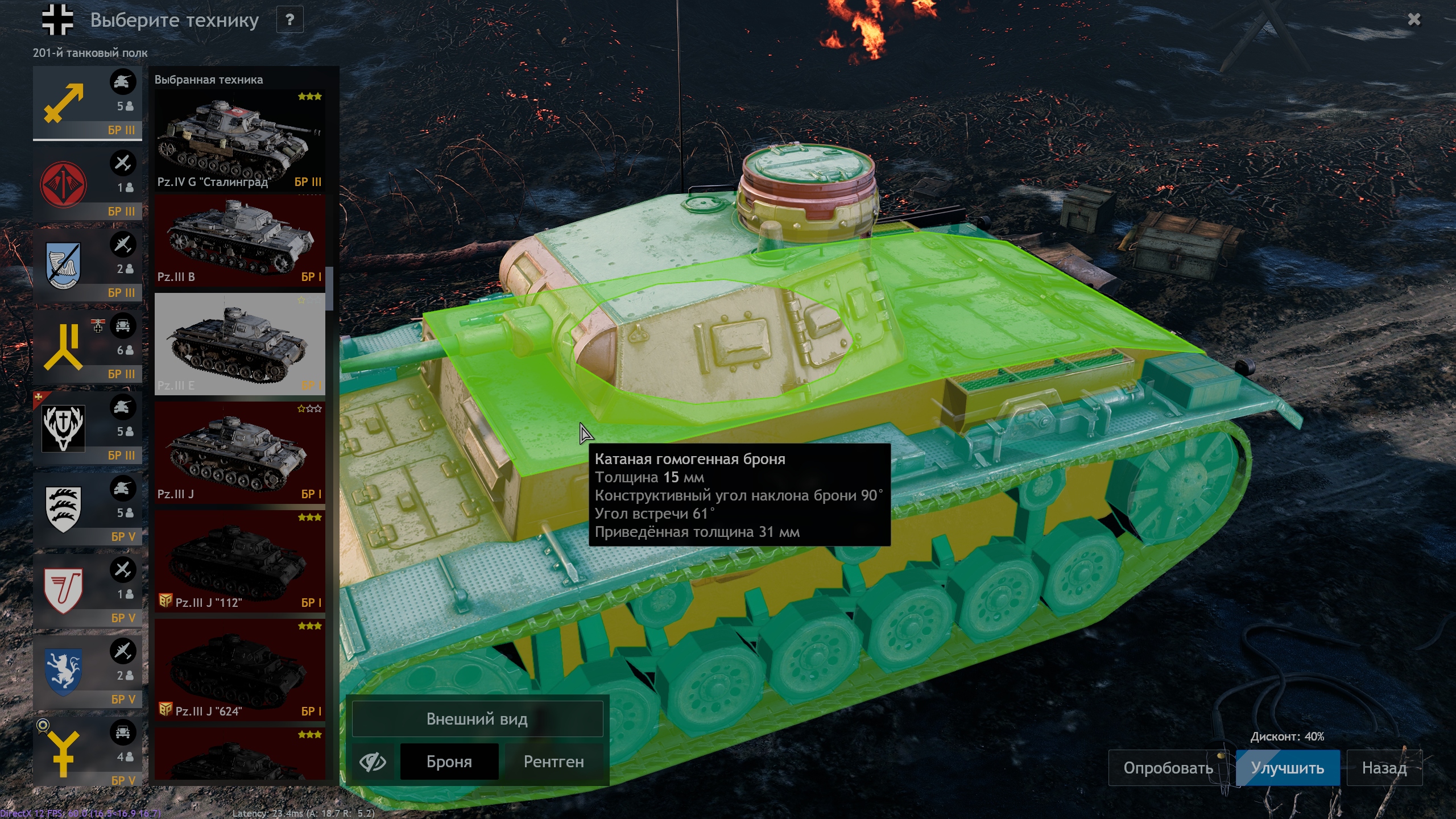Open the help question mark button

point(289,20)
